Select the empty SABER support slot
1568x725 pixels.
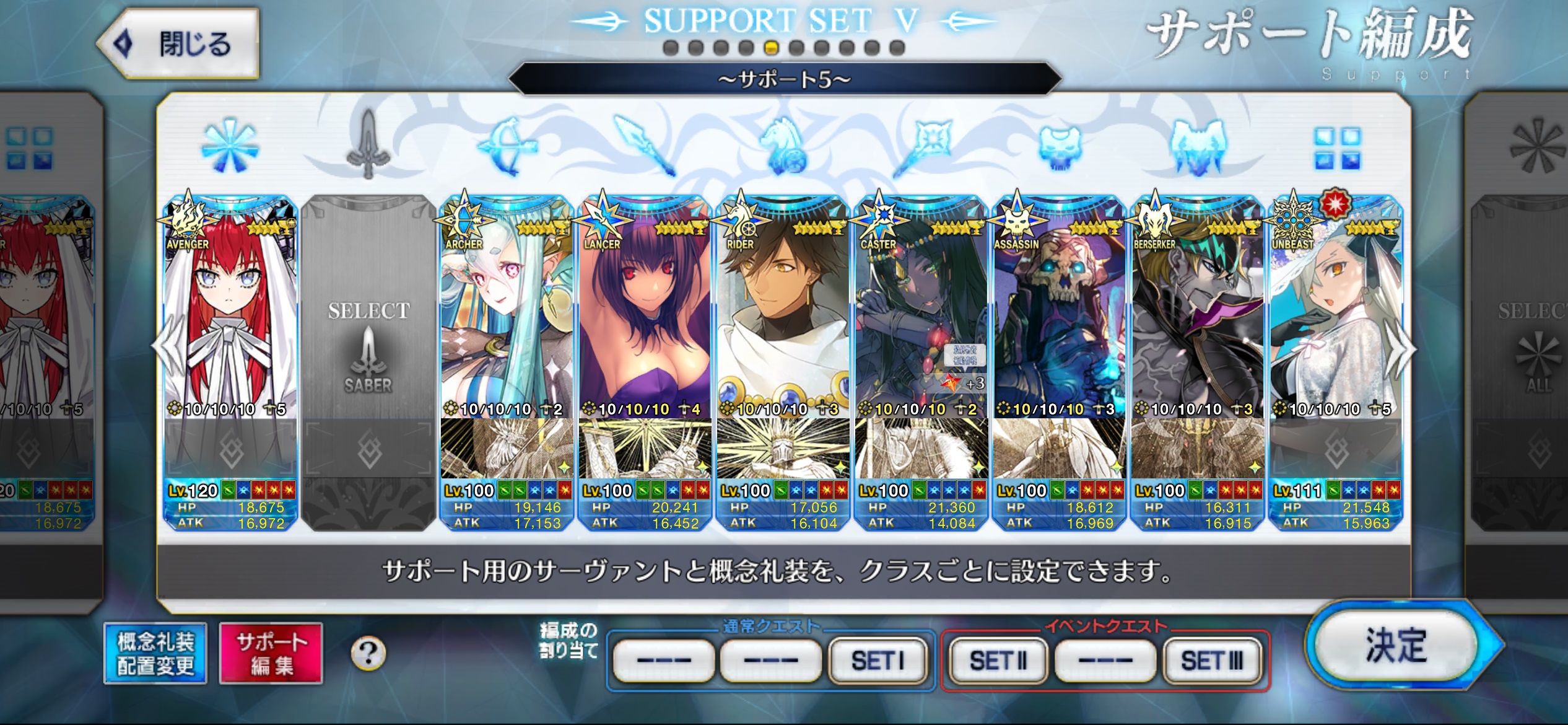tap(369, 347)
